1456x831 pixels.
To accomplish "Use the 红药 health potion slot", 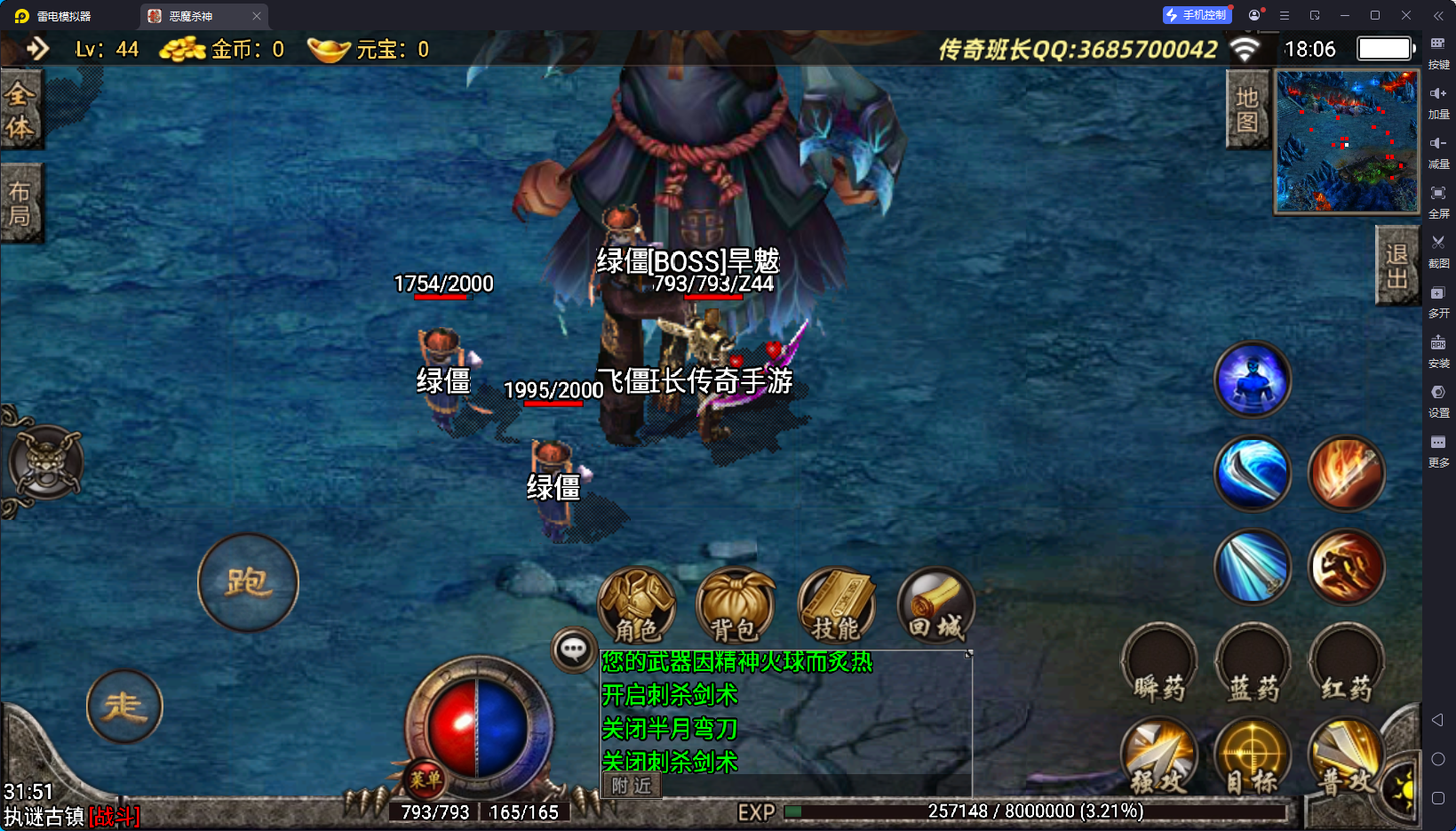I will pyautogui.click(x=1347, y=665).
